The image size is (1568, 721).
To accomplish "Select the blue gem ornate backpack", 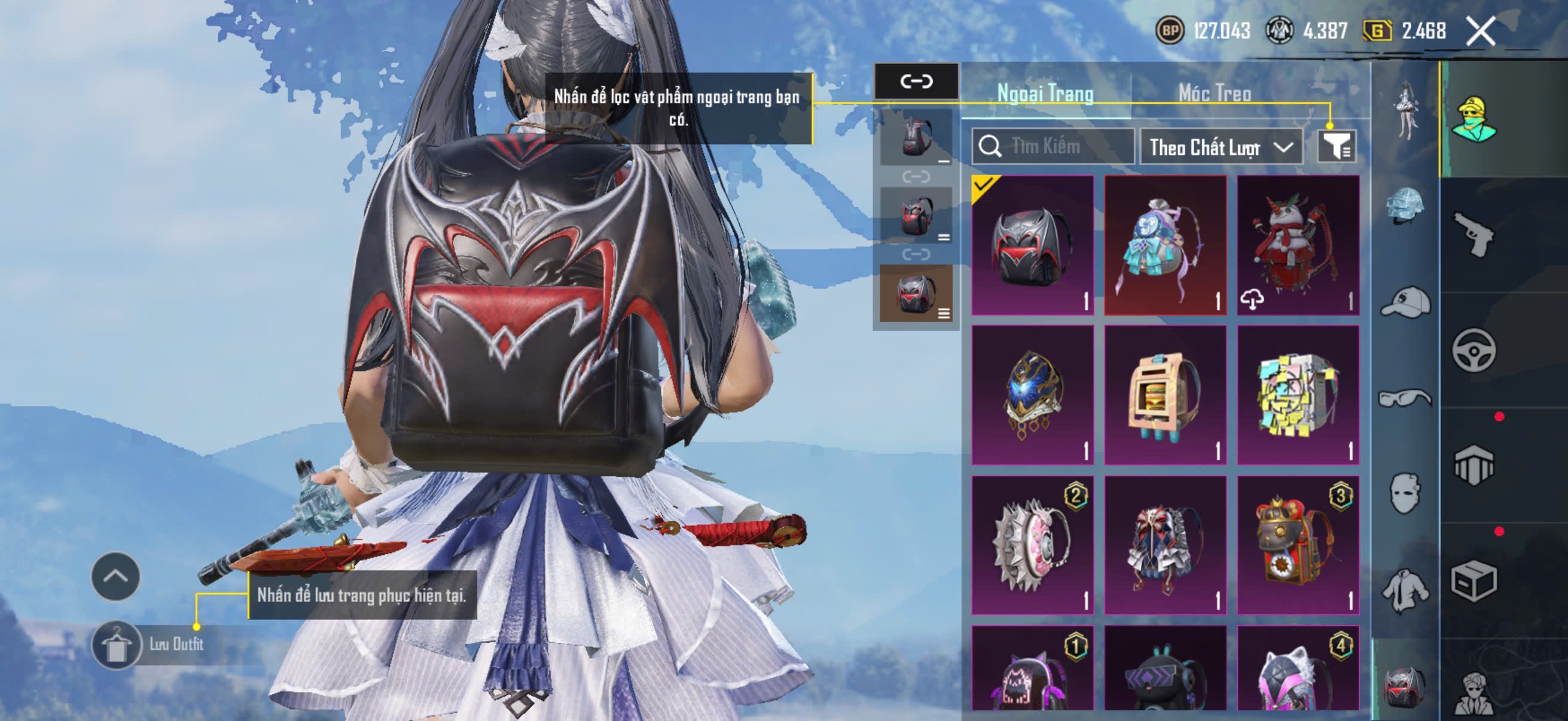I will pyautogui.click(x=1032, y=394).
